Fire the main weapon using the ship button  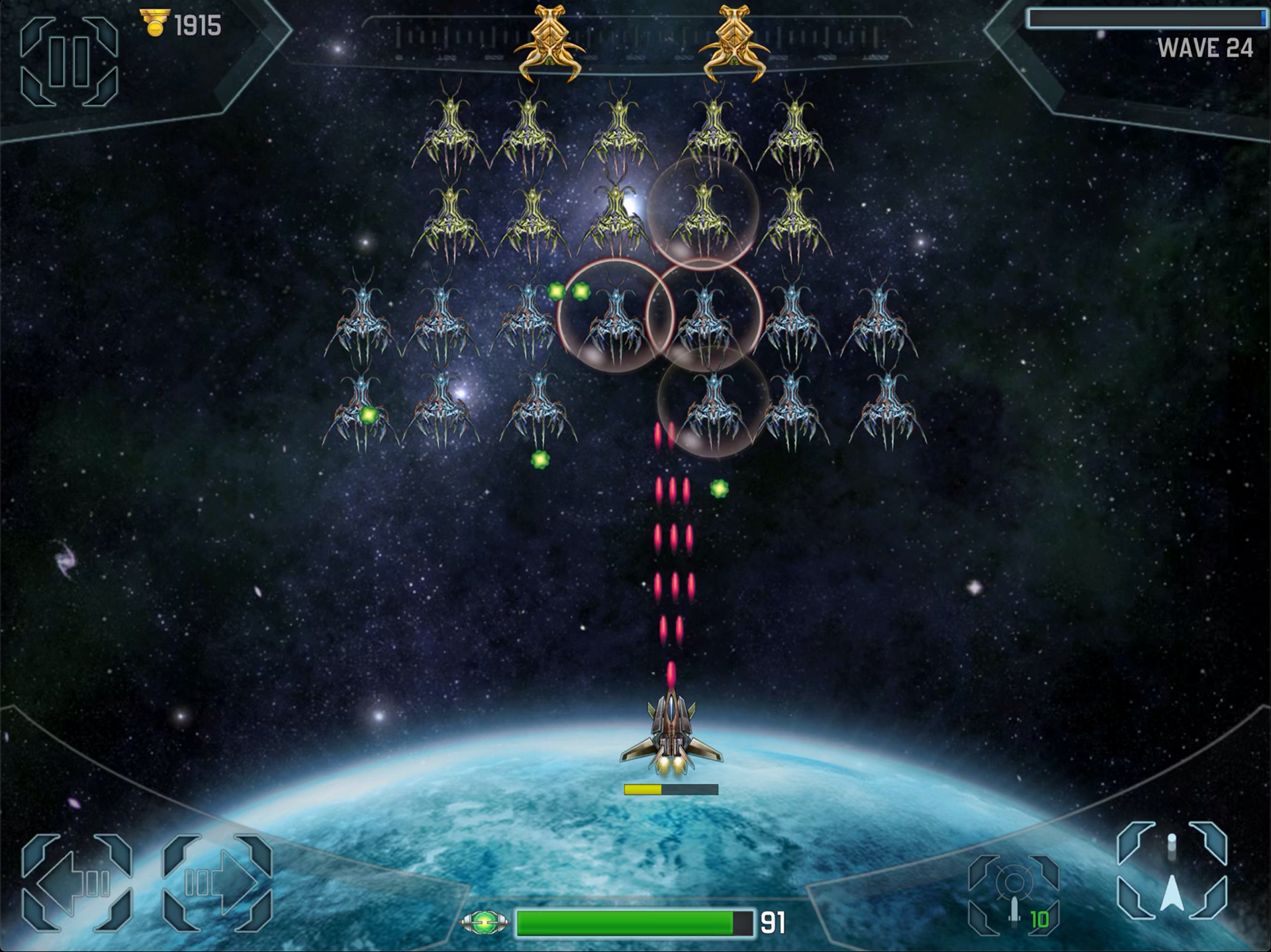coord(1172,871)
